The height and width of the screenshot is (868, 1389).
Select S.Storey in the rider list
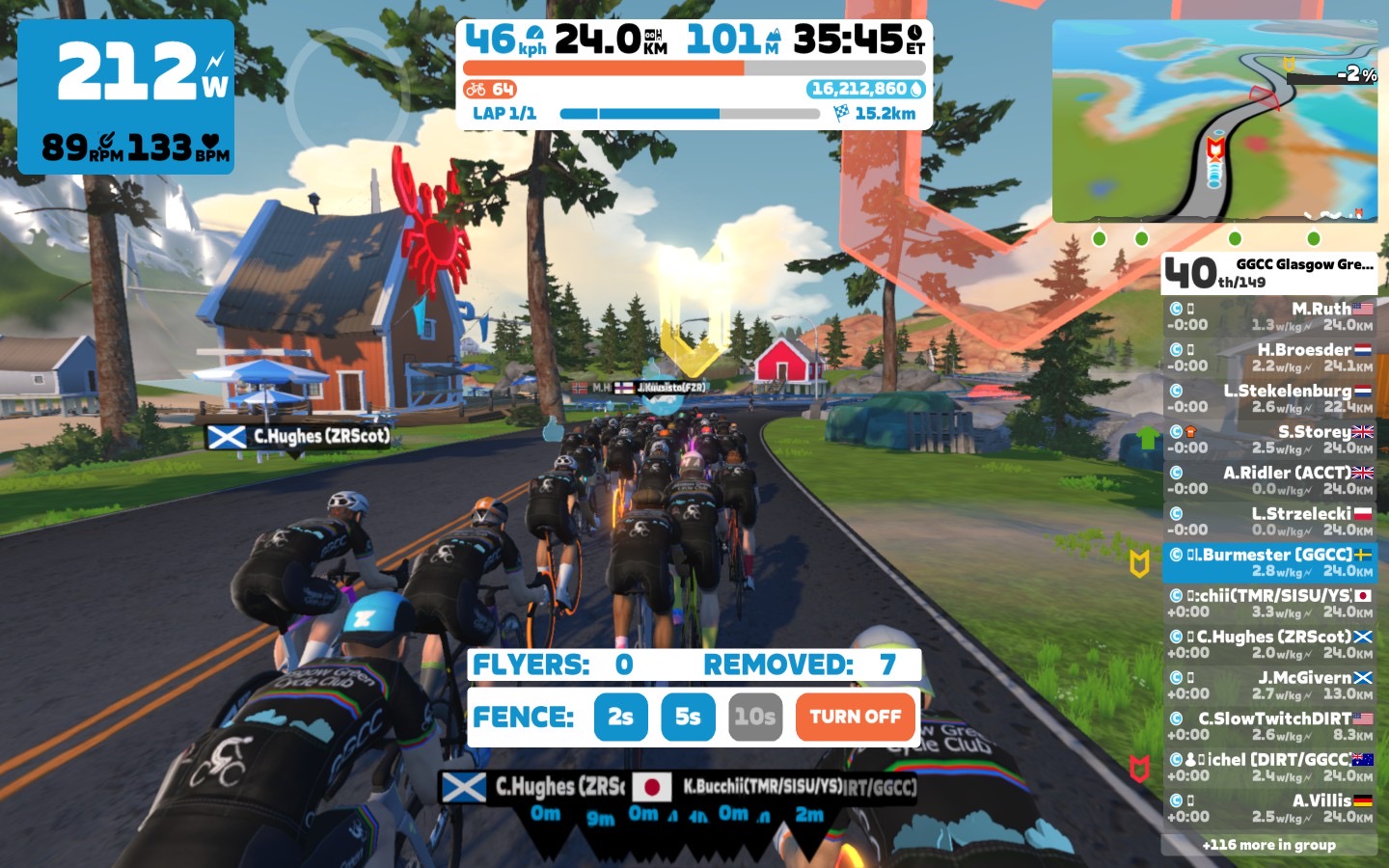coord(1269,440)
